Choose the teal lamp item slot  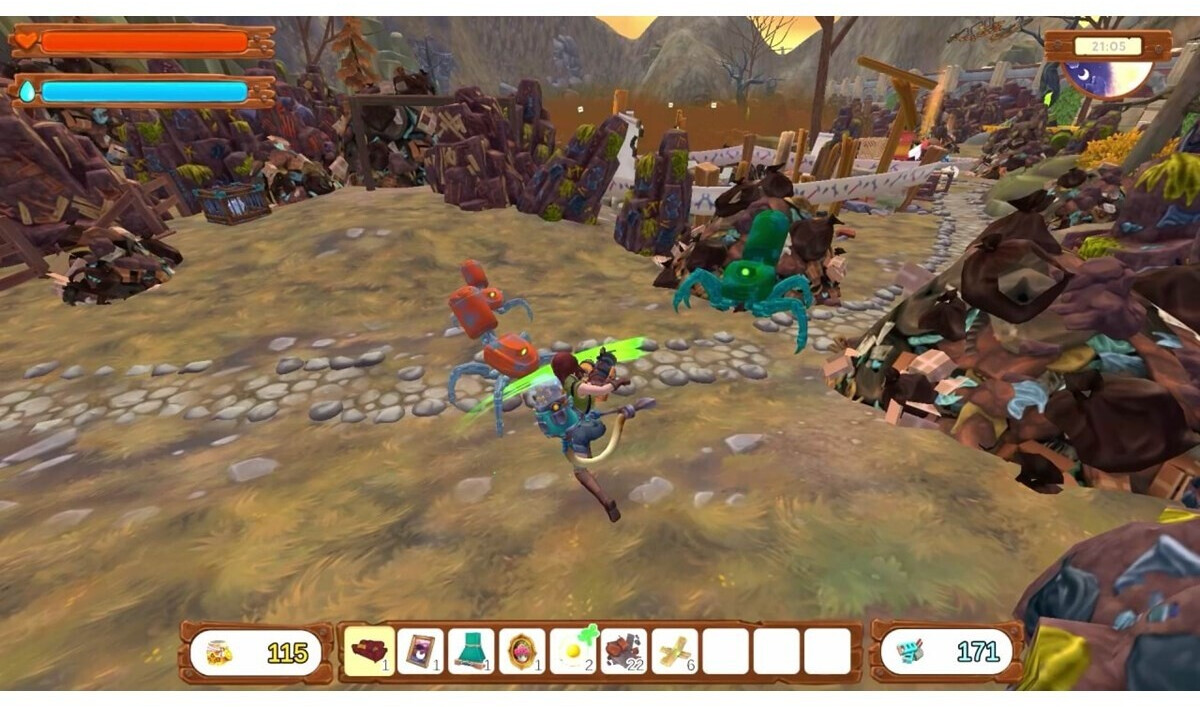coord(472,651)
